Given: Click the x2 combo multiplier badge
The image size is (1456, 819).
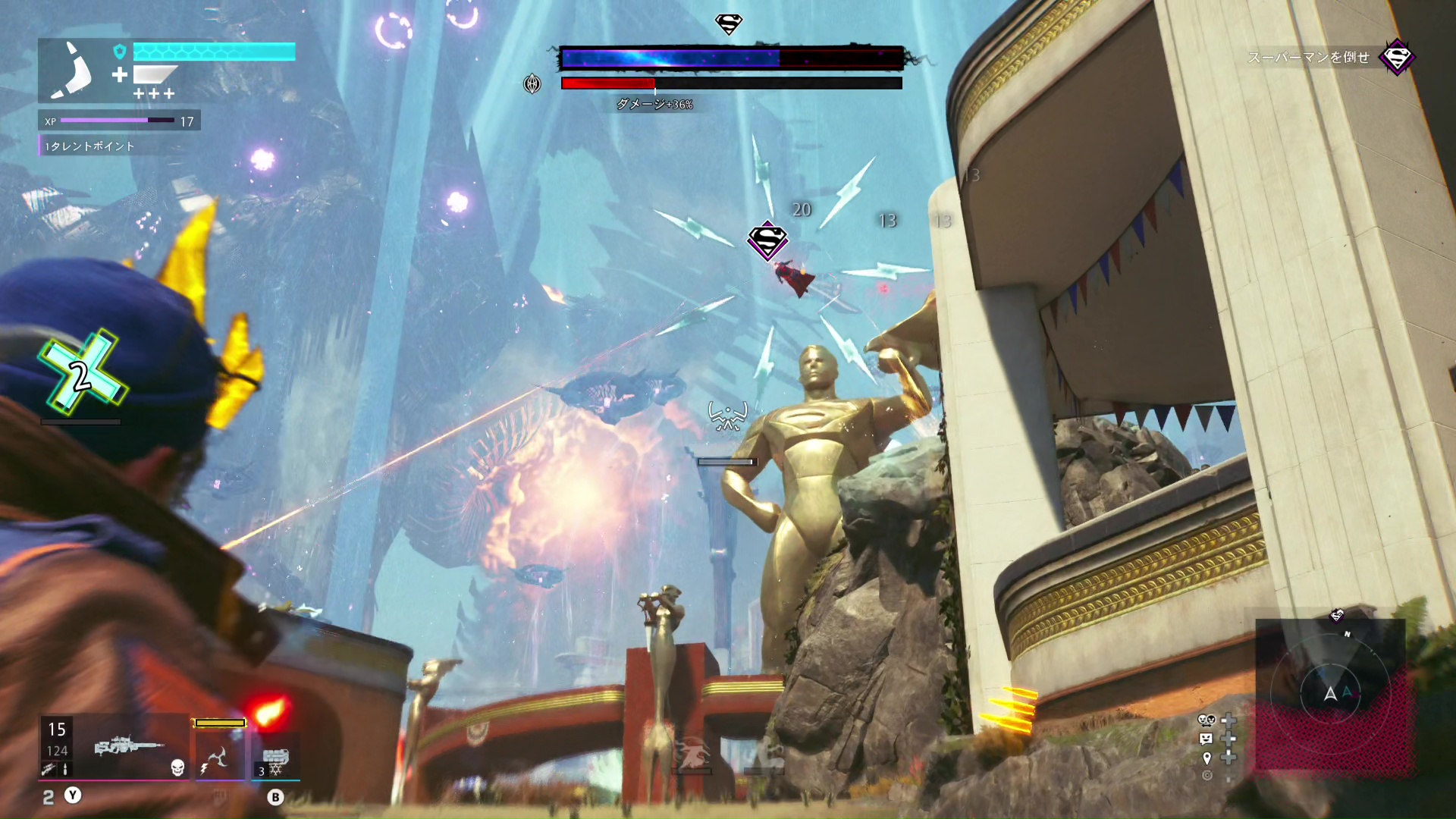Looking at the screenshot, I should coord(81,373).
